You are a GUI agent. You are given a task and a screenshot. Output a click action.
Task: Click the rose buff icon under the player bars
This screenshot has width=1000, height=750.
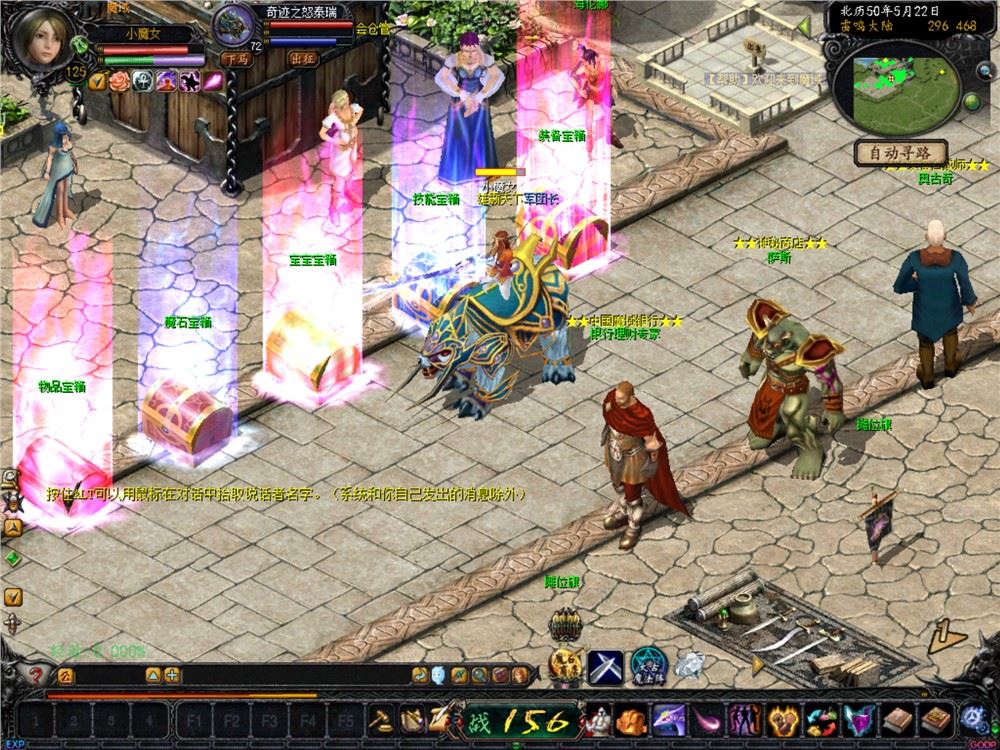(x=119, y=80)
